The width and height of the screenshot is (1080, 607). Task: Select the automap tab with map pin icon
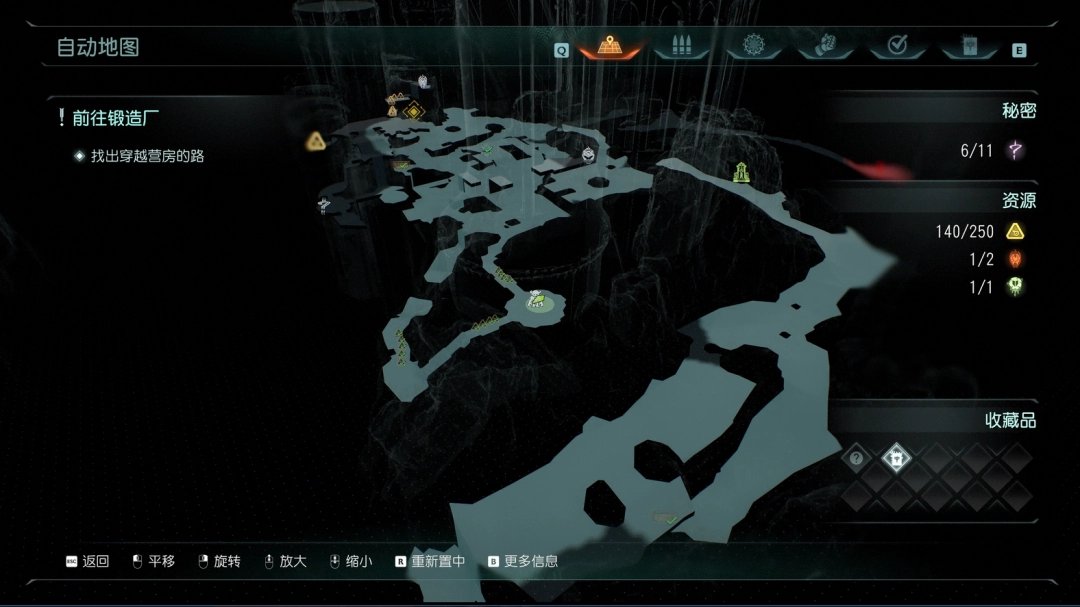609,46
